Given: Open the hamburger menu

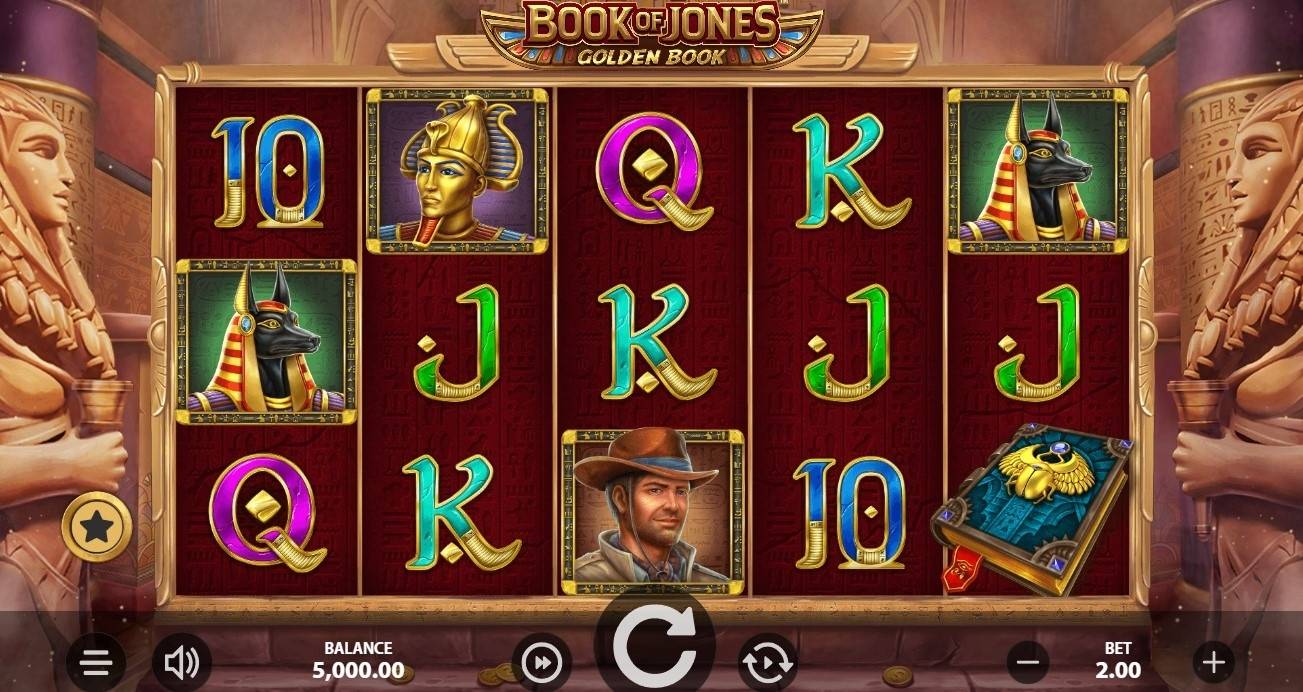Looking at the screenshot, I should (96, 661).
